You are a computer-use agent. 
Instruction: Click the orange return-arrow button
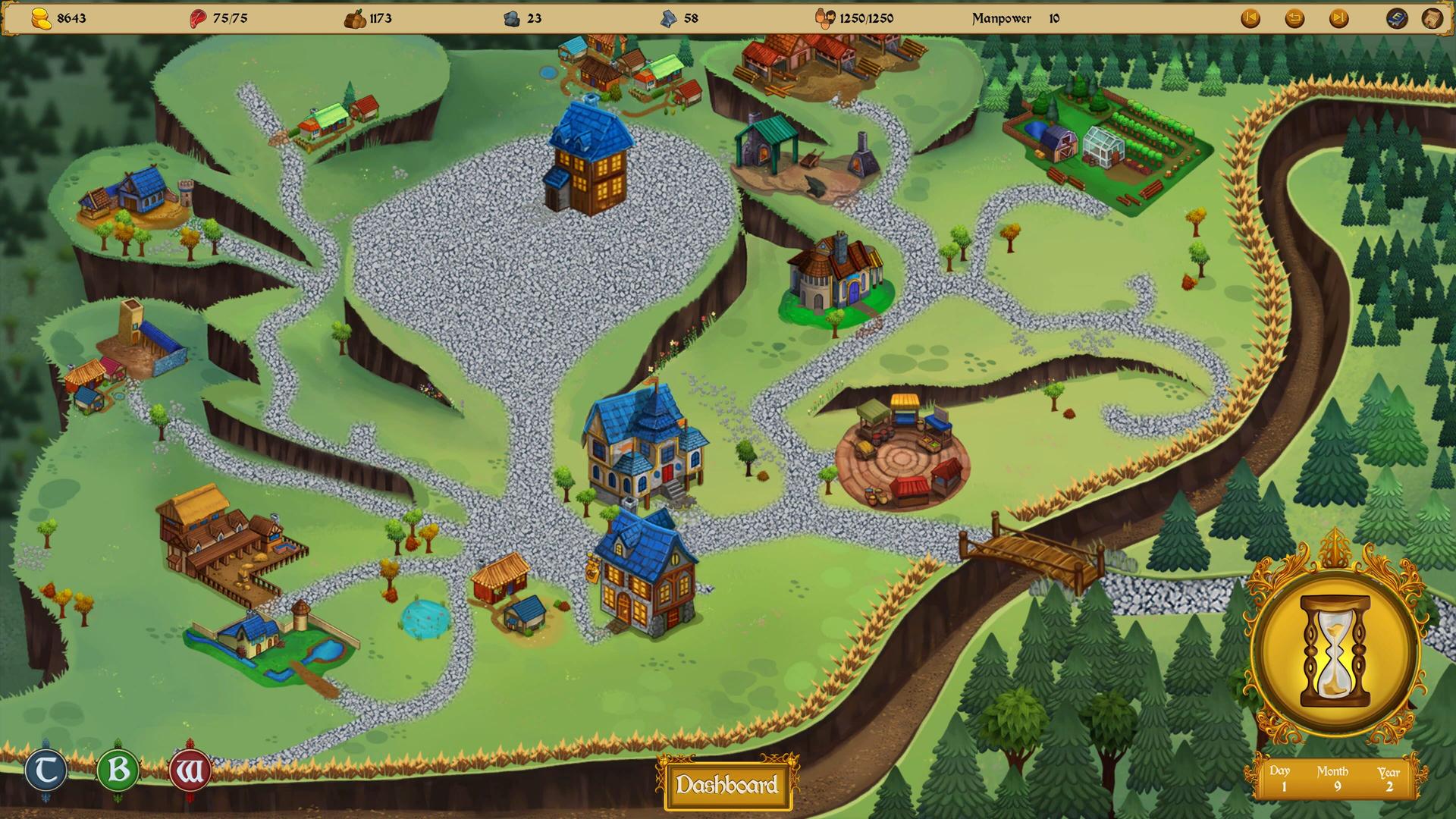1294,18
